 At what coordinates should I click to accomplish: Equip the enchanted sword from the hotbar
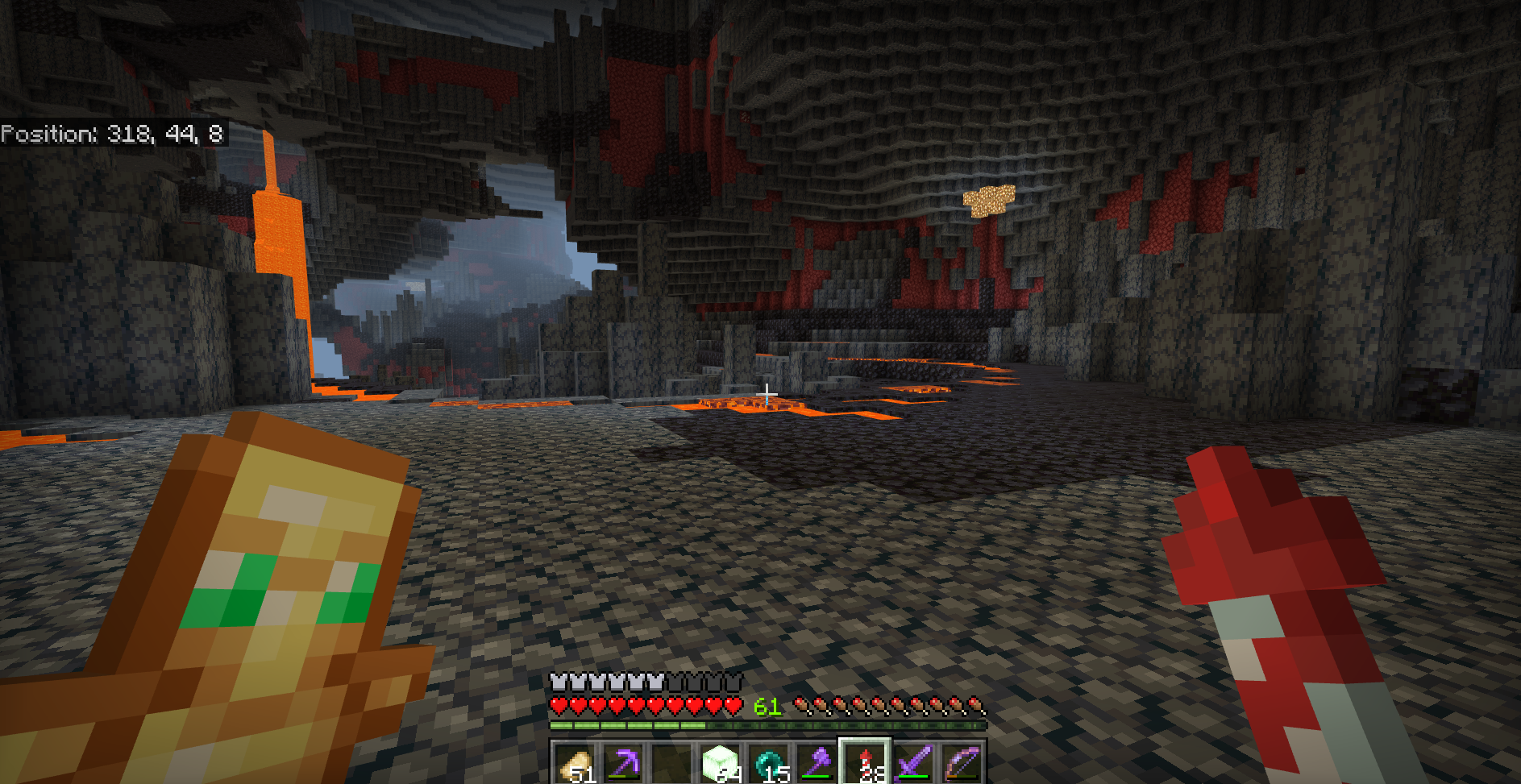(x=913, y=762)
